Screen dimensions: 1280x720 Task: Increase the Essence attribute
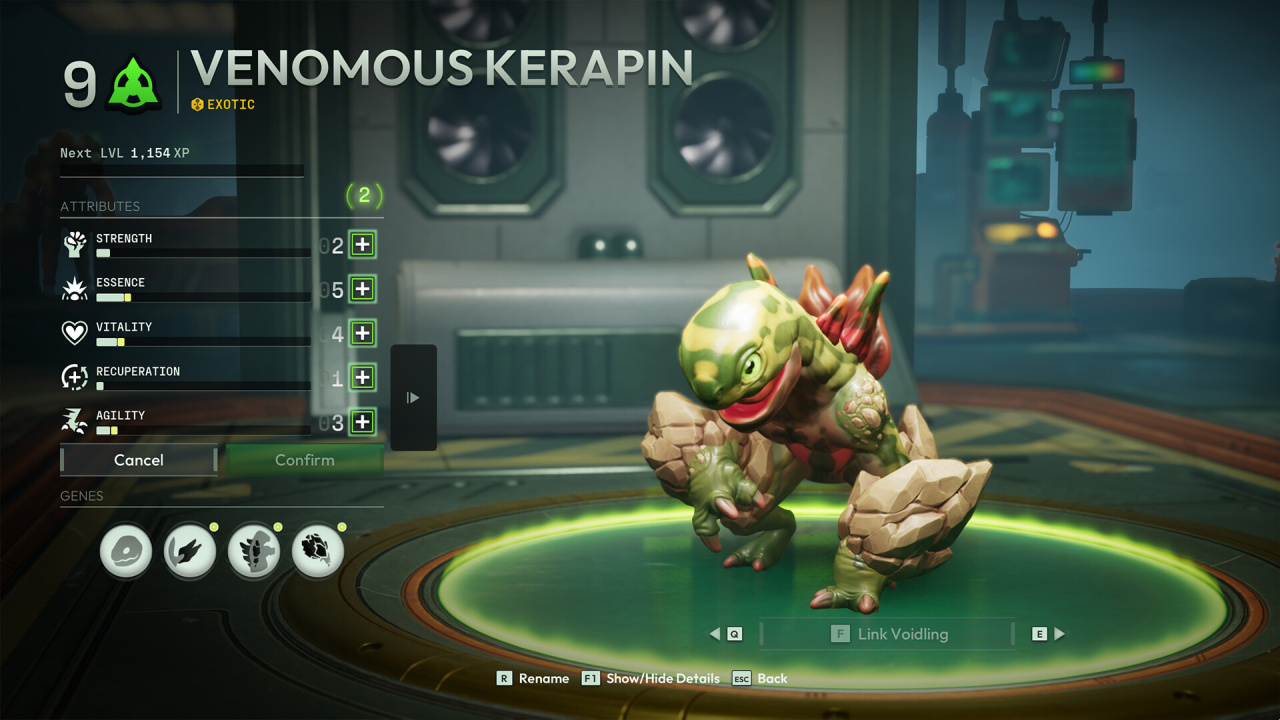pyautogui.click(x=362, y=289)
